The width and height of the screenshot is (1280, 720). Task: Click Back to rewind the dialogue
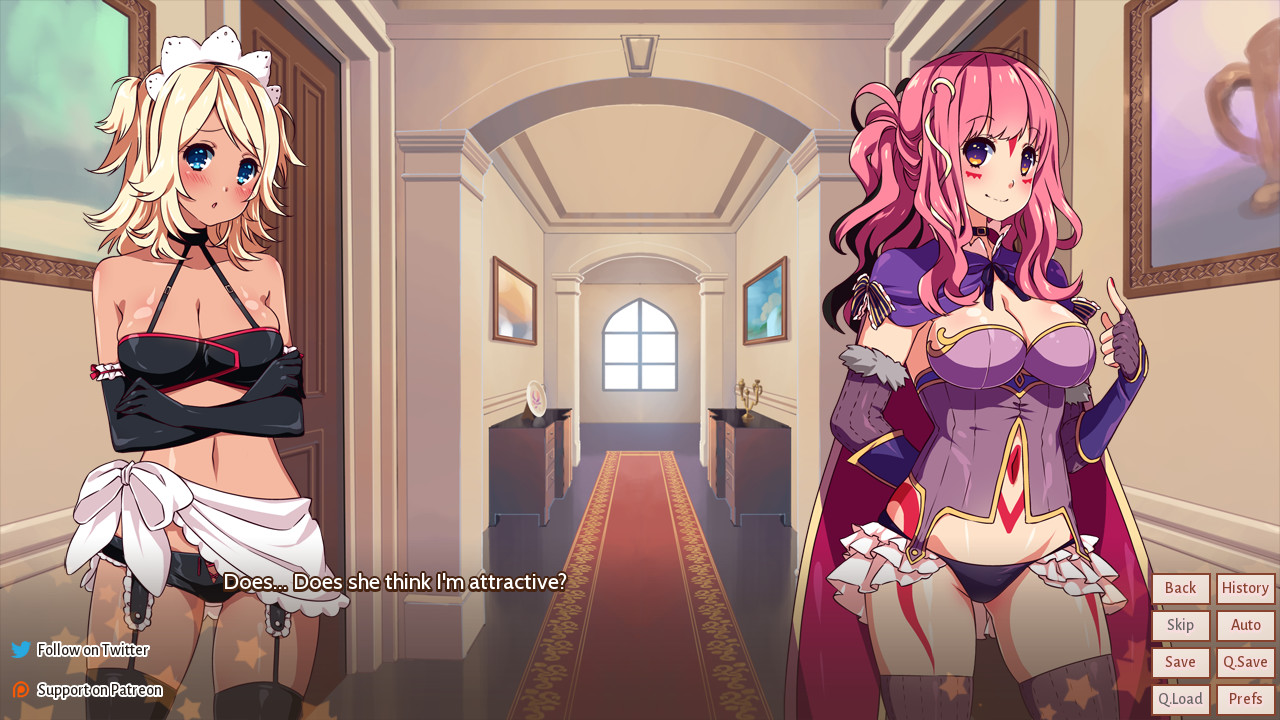1180,588
